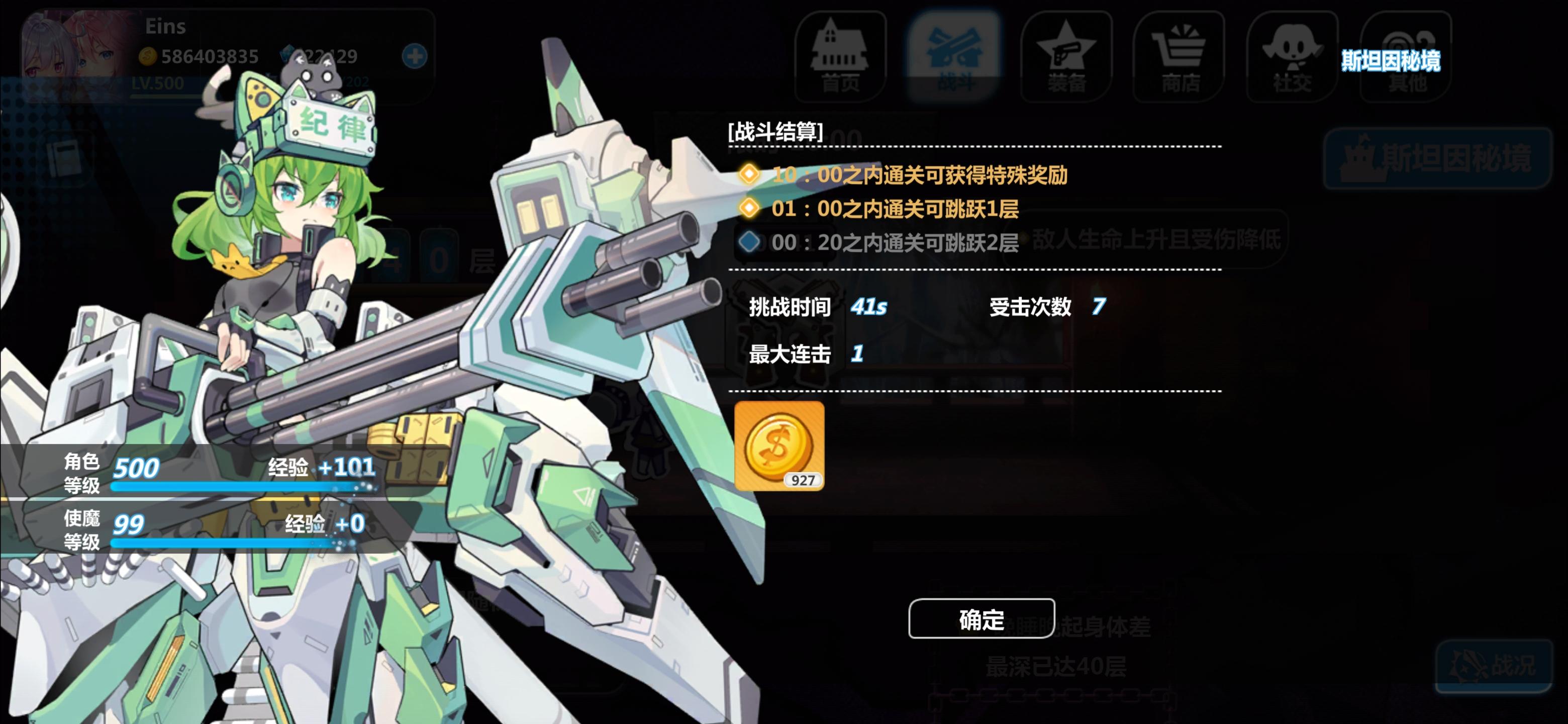Click the Eins player name
The height and width of the screenshot is (724, 1568).
[x=164, y=26]
